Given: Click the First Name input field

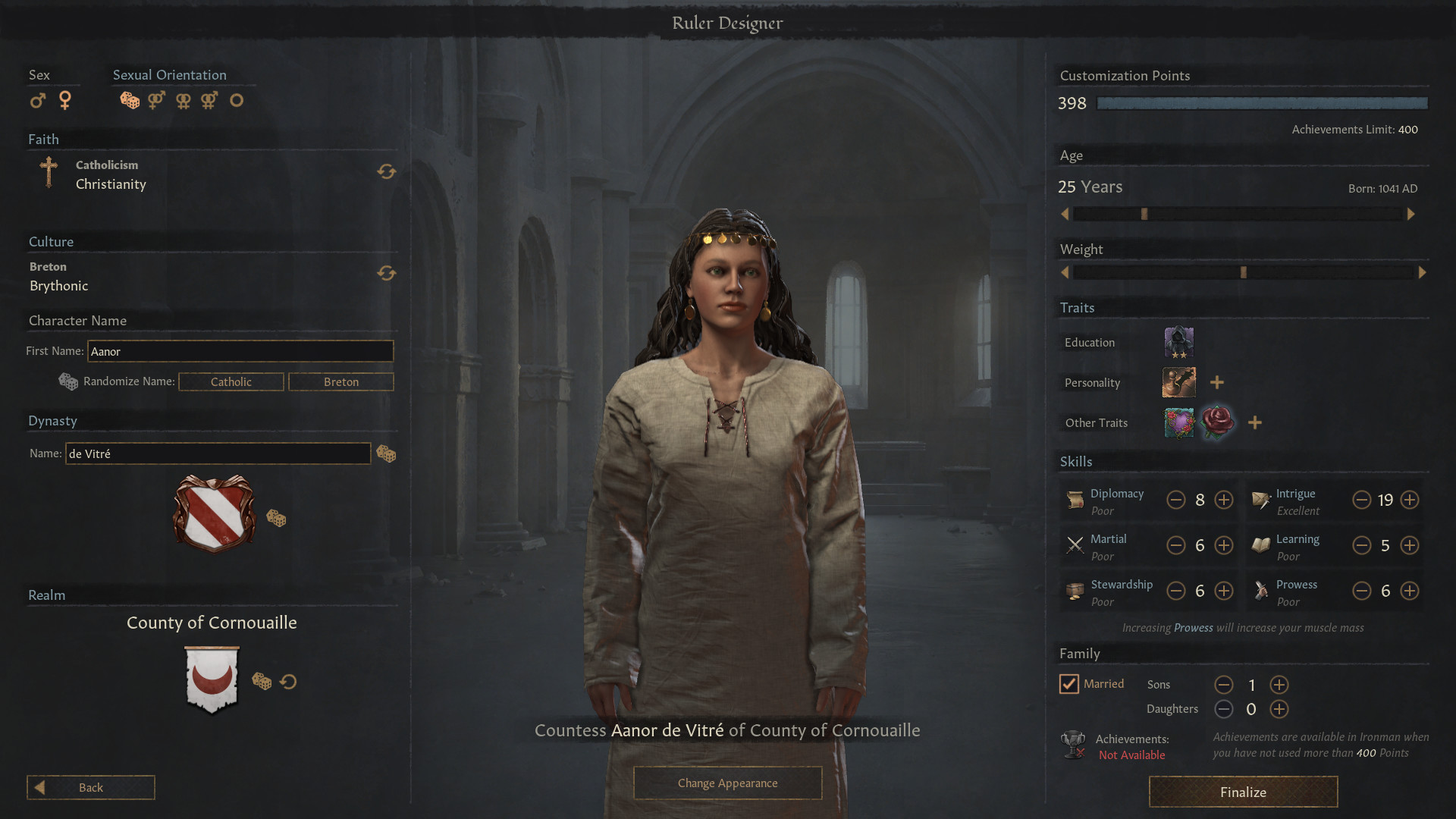Looking at the screenshot, I should [x=240, y=351].
